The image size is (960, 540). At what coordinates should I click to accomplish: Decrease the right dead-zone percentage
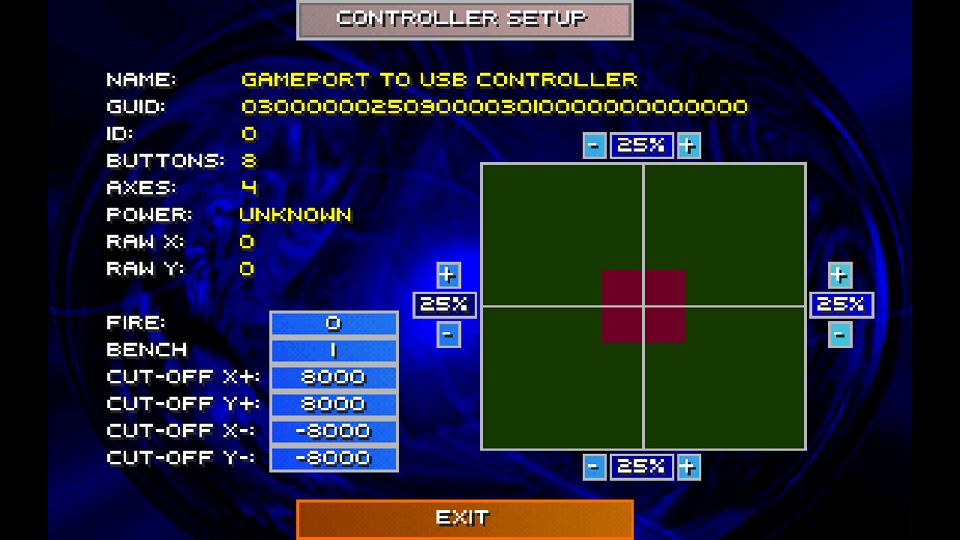[x=840, y=334]
